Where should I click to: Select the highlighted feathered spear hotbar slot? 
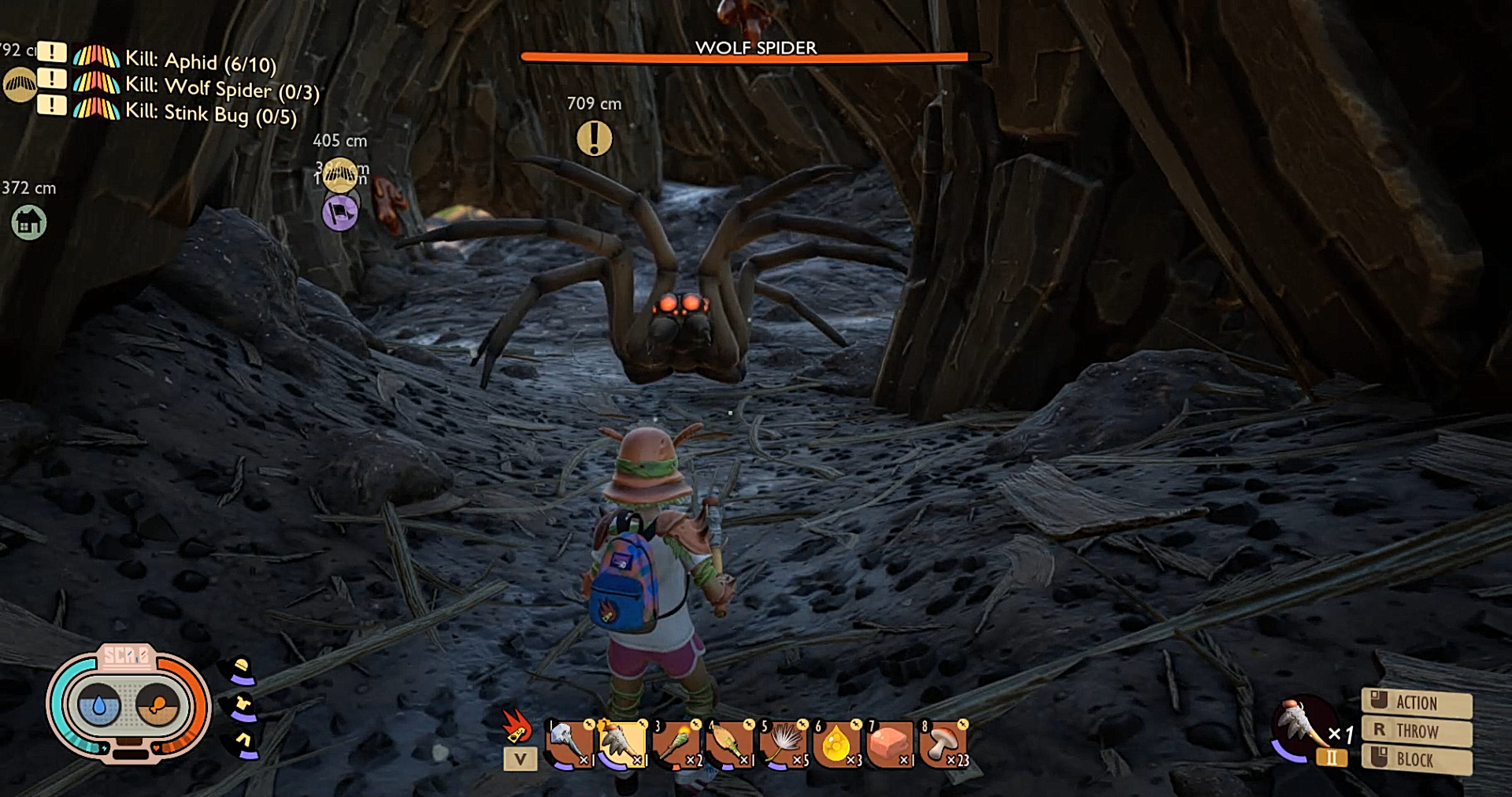pos(622,744)
